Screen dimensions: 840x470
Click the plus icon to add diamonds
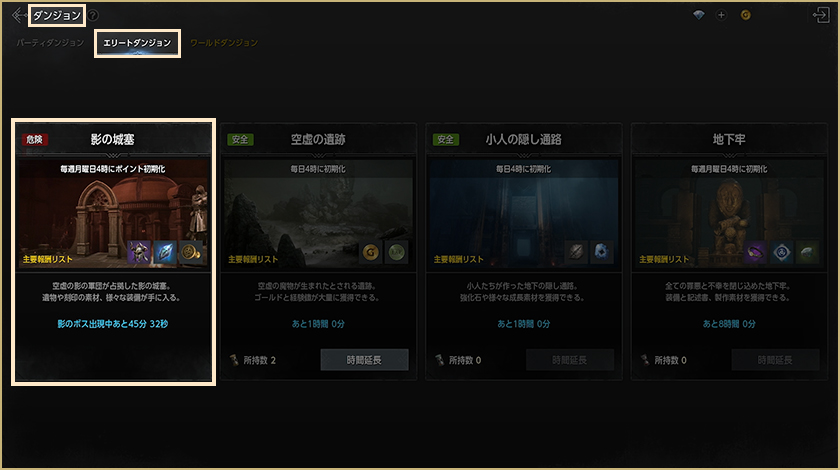tap(721, 15)
